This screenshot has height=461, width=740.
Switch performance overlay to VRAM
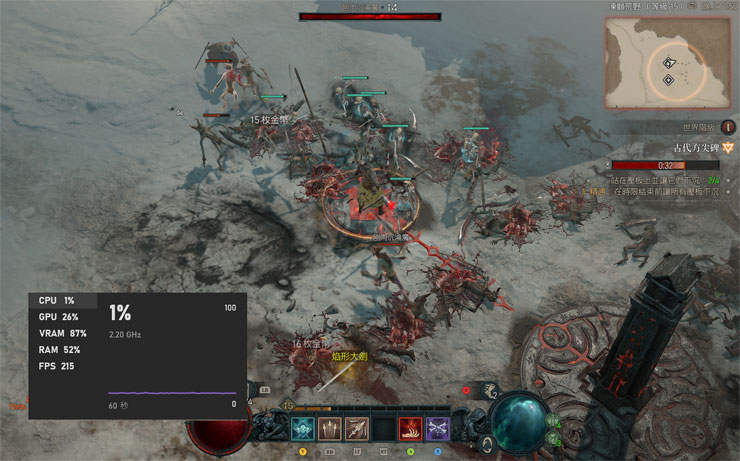pyautogui.click(x=62, y=333)
